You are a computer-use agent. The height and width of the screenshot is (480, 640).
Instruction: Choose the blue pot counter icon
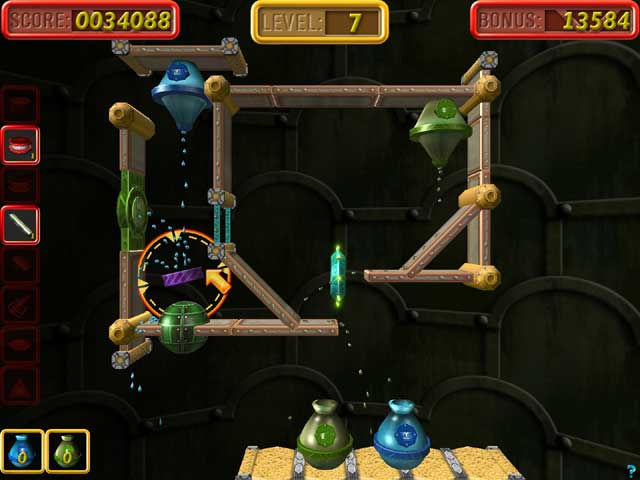[x=22, y=451]
